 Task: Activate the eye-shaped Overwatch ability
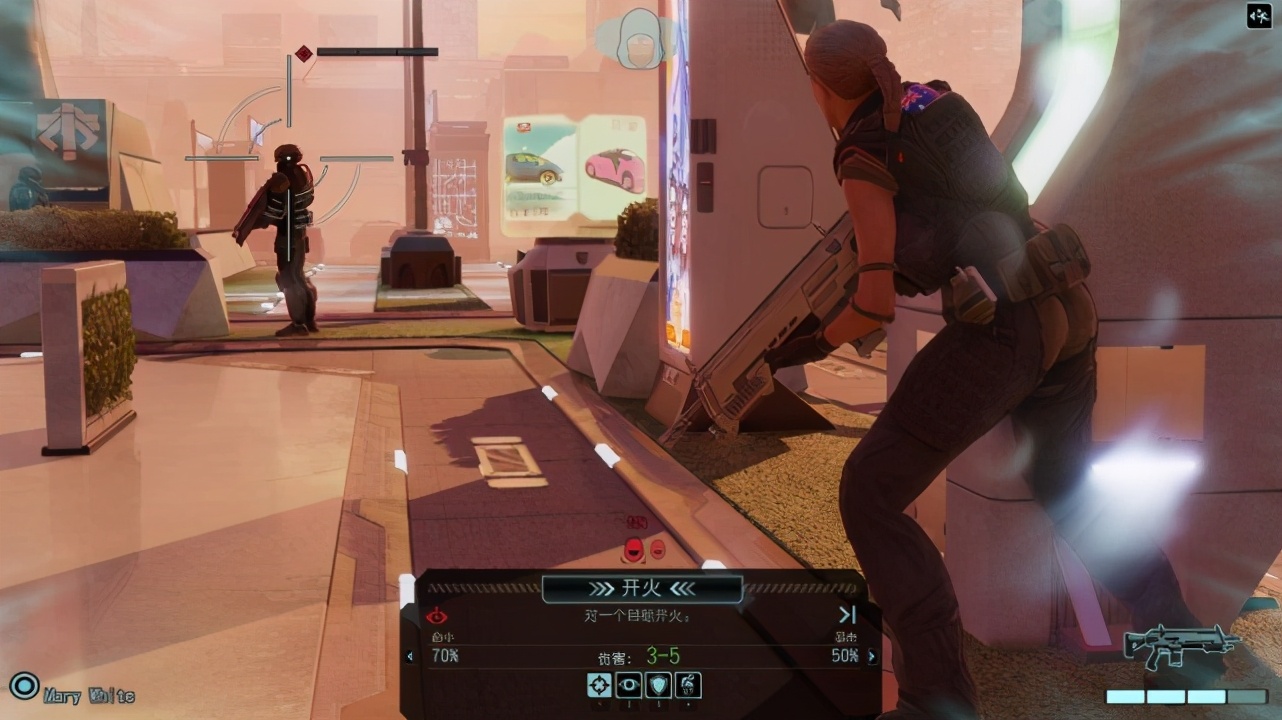pyautogui.click(x=629, y=685)
